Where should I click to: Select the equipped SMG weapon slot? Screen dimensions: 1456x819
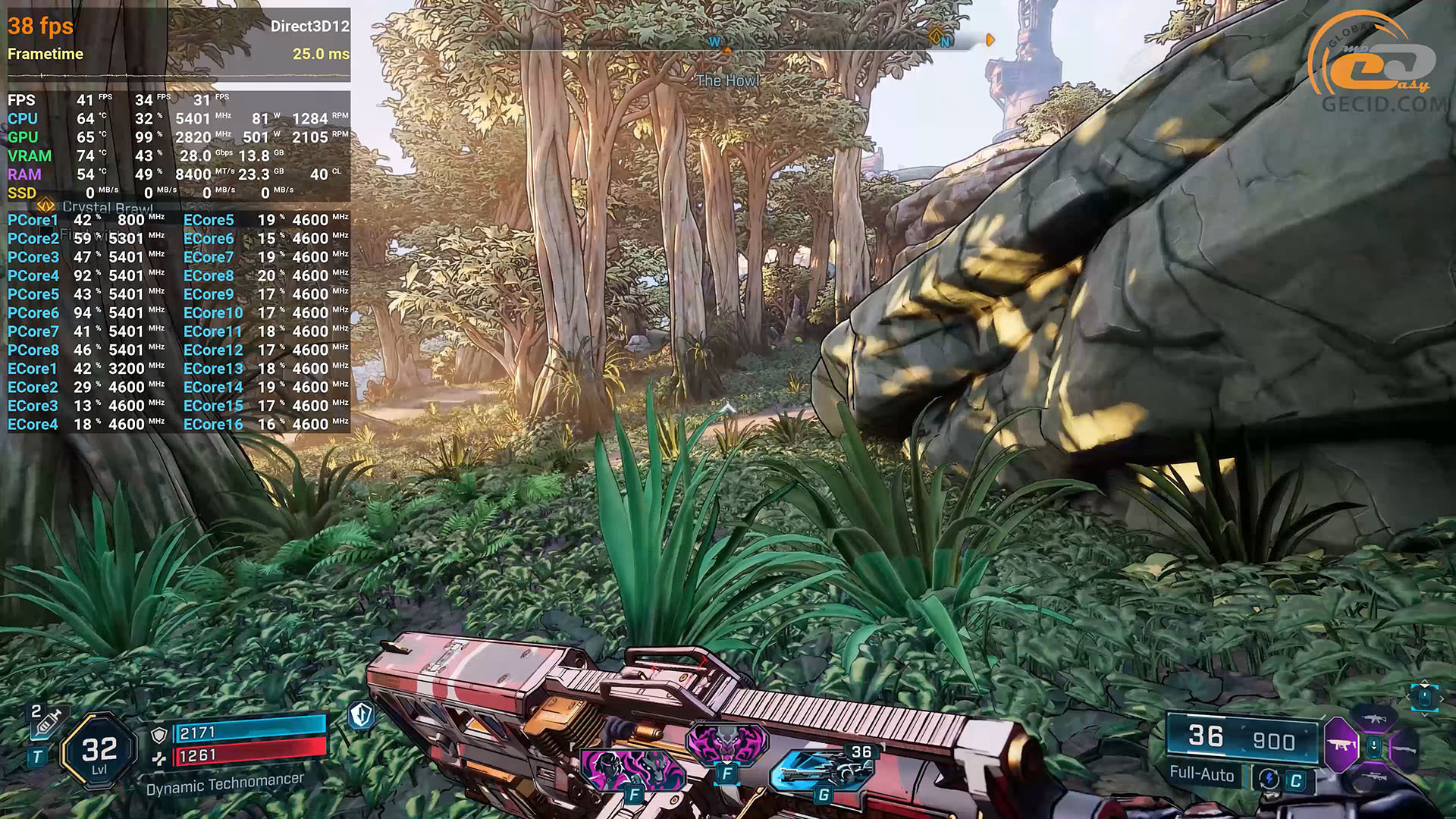[x=1340, y=745]
